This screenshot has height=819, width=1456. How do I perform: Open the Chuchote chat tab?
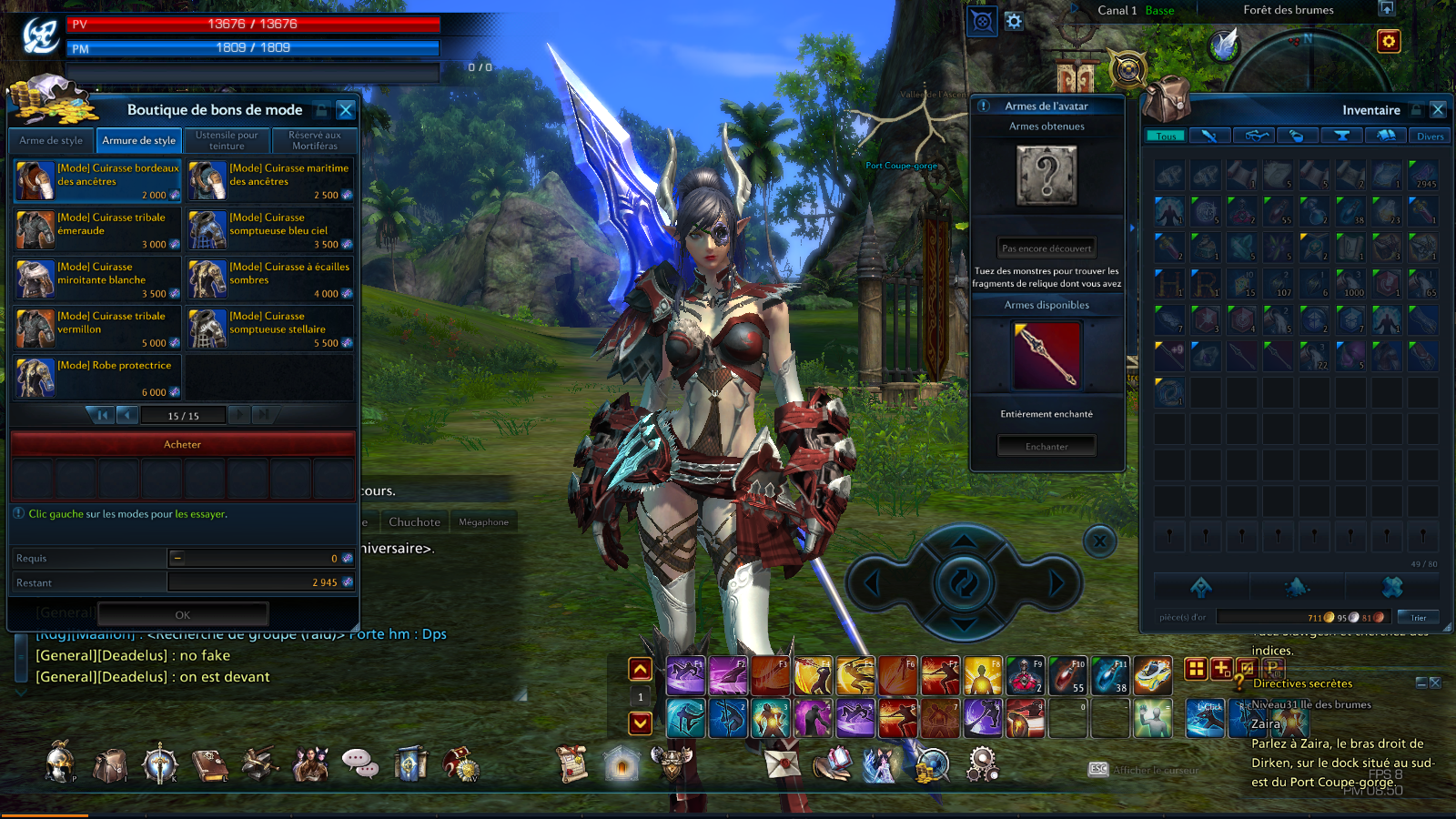point(414,521)
